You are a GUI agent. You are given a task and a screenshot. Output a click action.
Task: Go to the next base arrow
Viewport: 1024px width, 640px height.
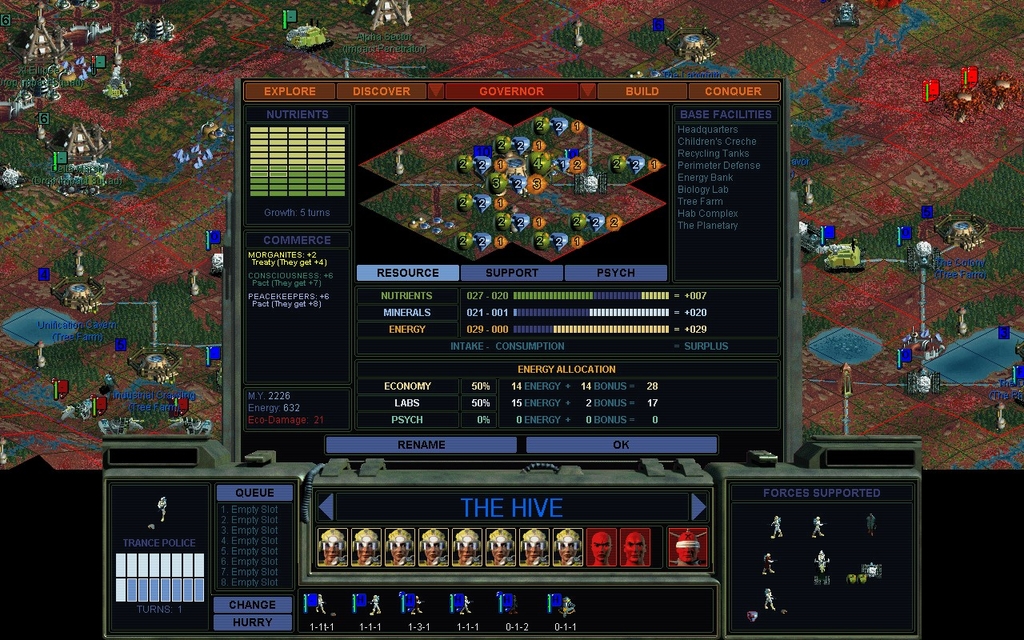tap(698, 507)
